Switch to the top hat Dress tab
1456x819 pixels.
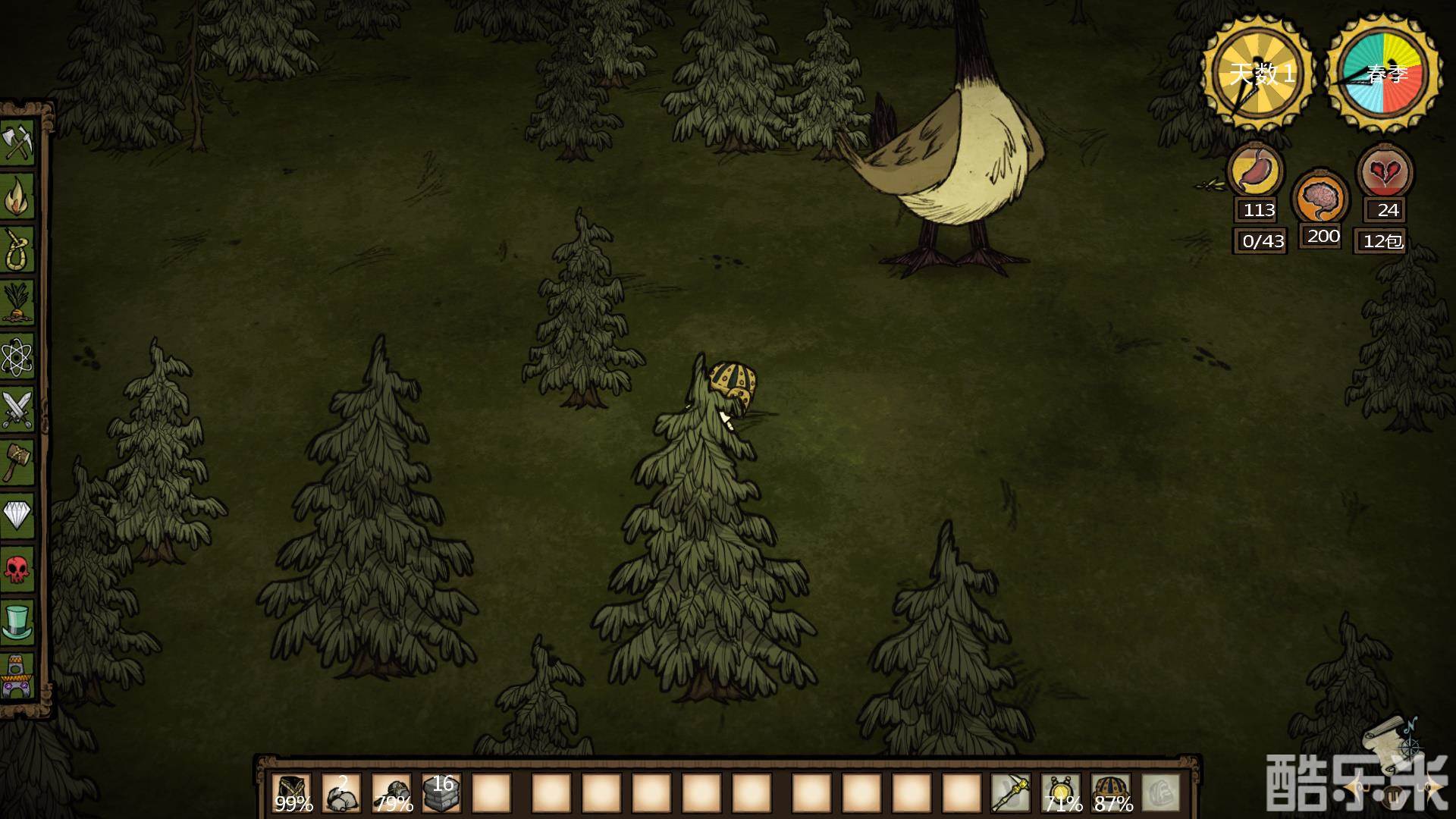coord(17,622)
